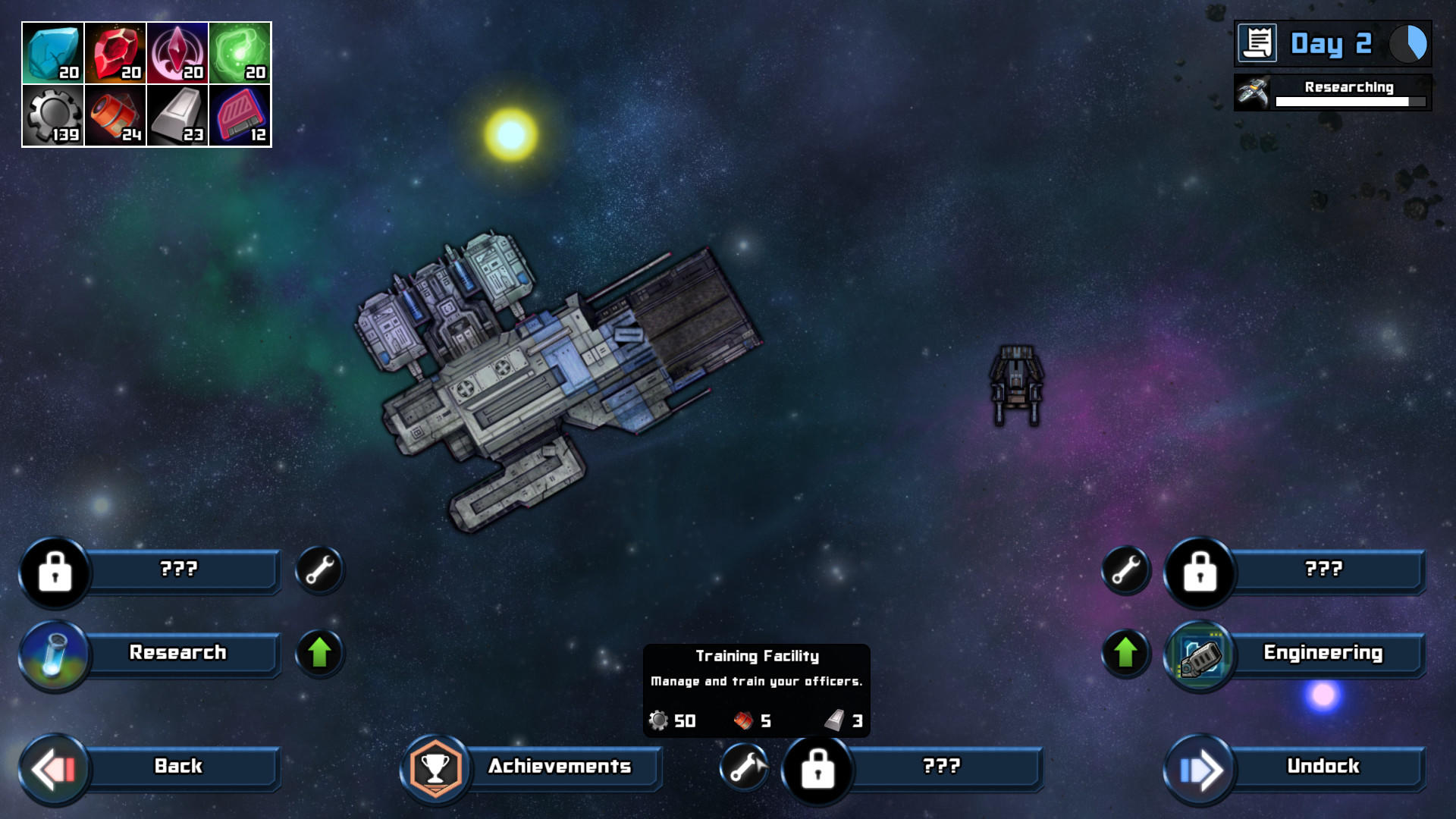
Task: Click the Back button
Action: [178, 767]
